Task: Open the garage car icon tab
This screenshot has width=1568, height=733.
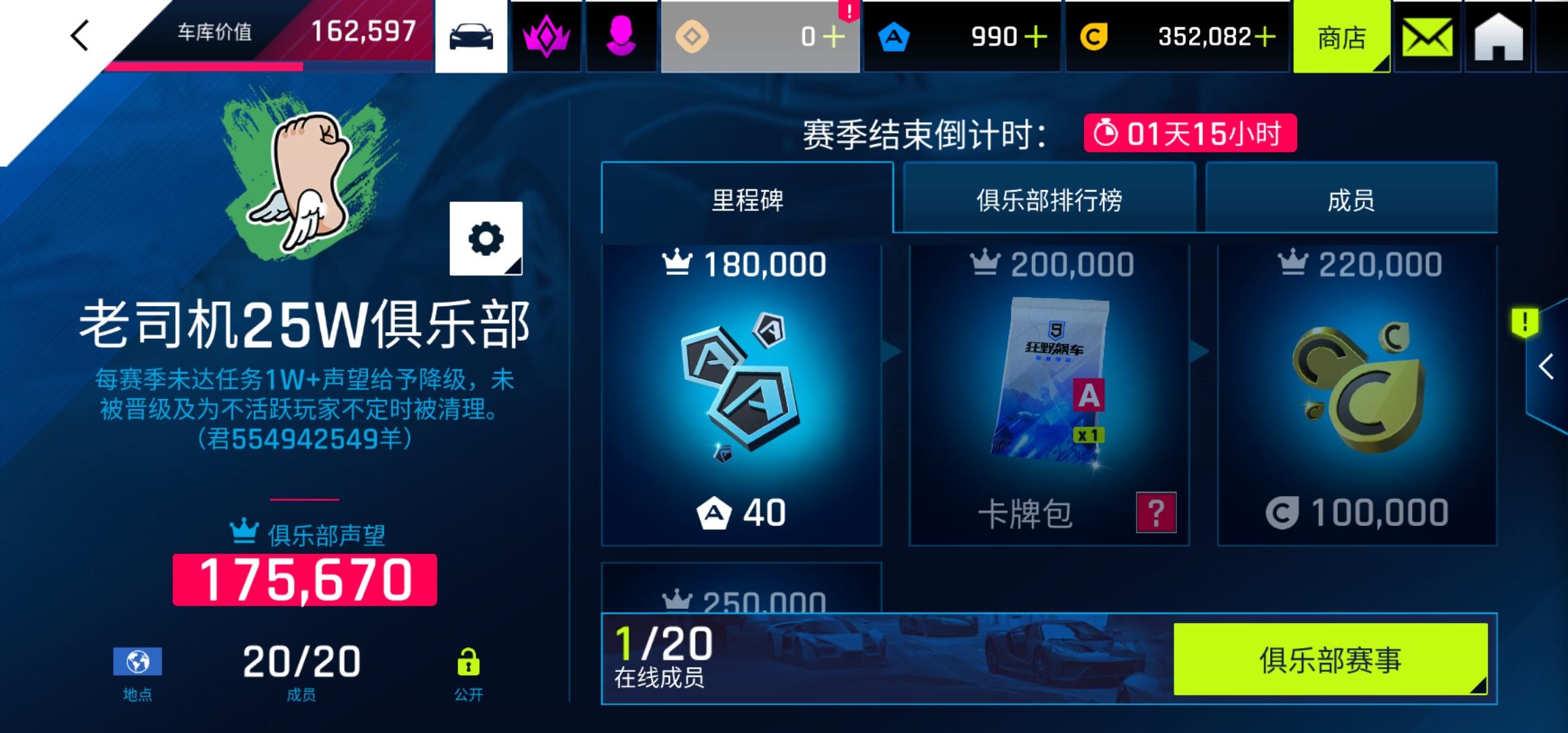Action: point(472,37)
